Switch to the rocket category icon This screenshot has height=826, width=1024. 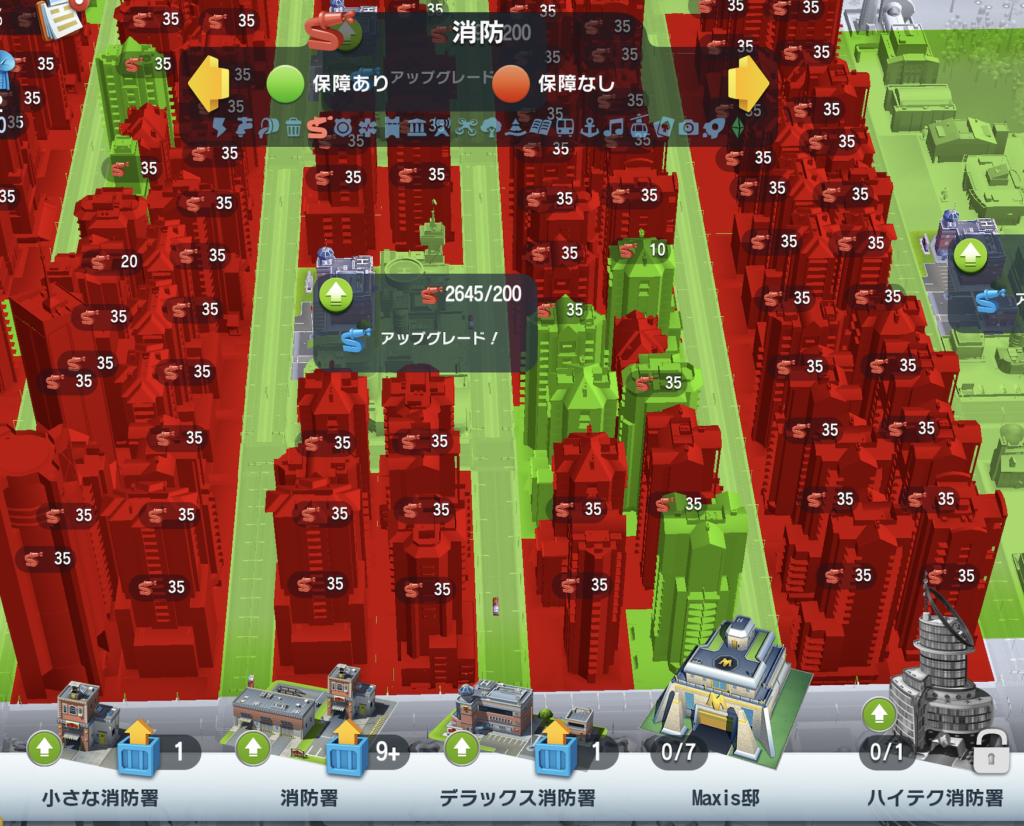[712, 128]
